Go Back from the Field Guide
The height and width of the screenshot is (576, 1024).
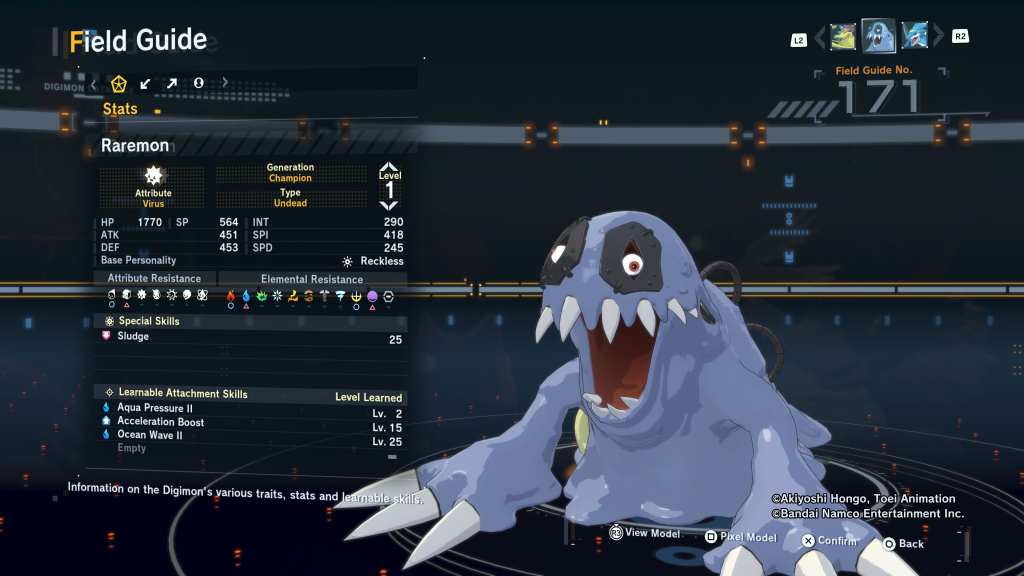(x=903, y=544)
